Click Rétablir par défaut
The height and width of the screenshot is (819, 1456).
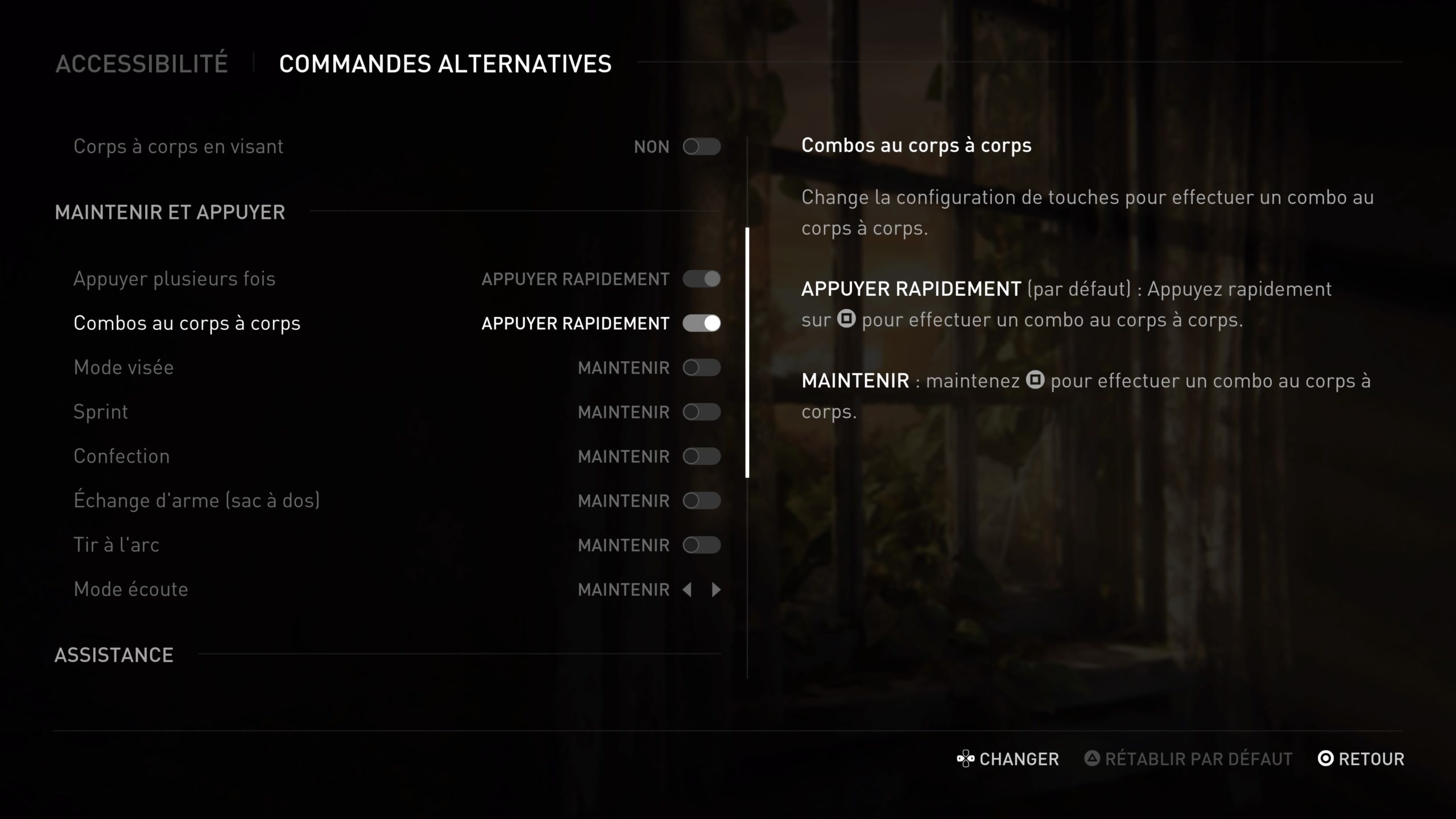pyautogui.click(x=1189, y=759)
